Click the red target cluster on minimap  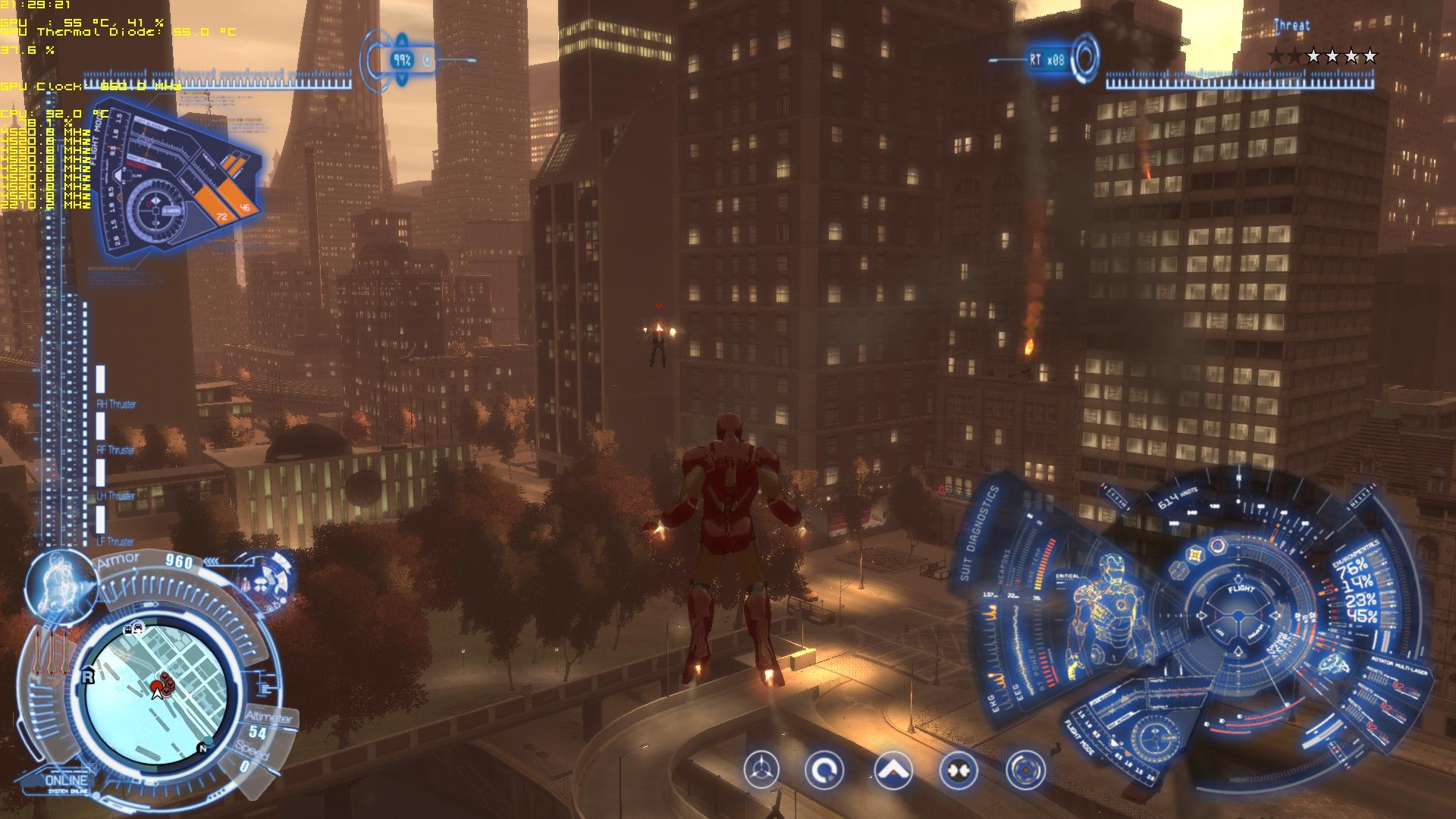(x=167, y=684)
